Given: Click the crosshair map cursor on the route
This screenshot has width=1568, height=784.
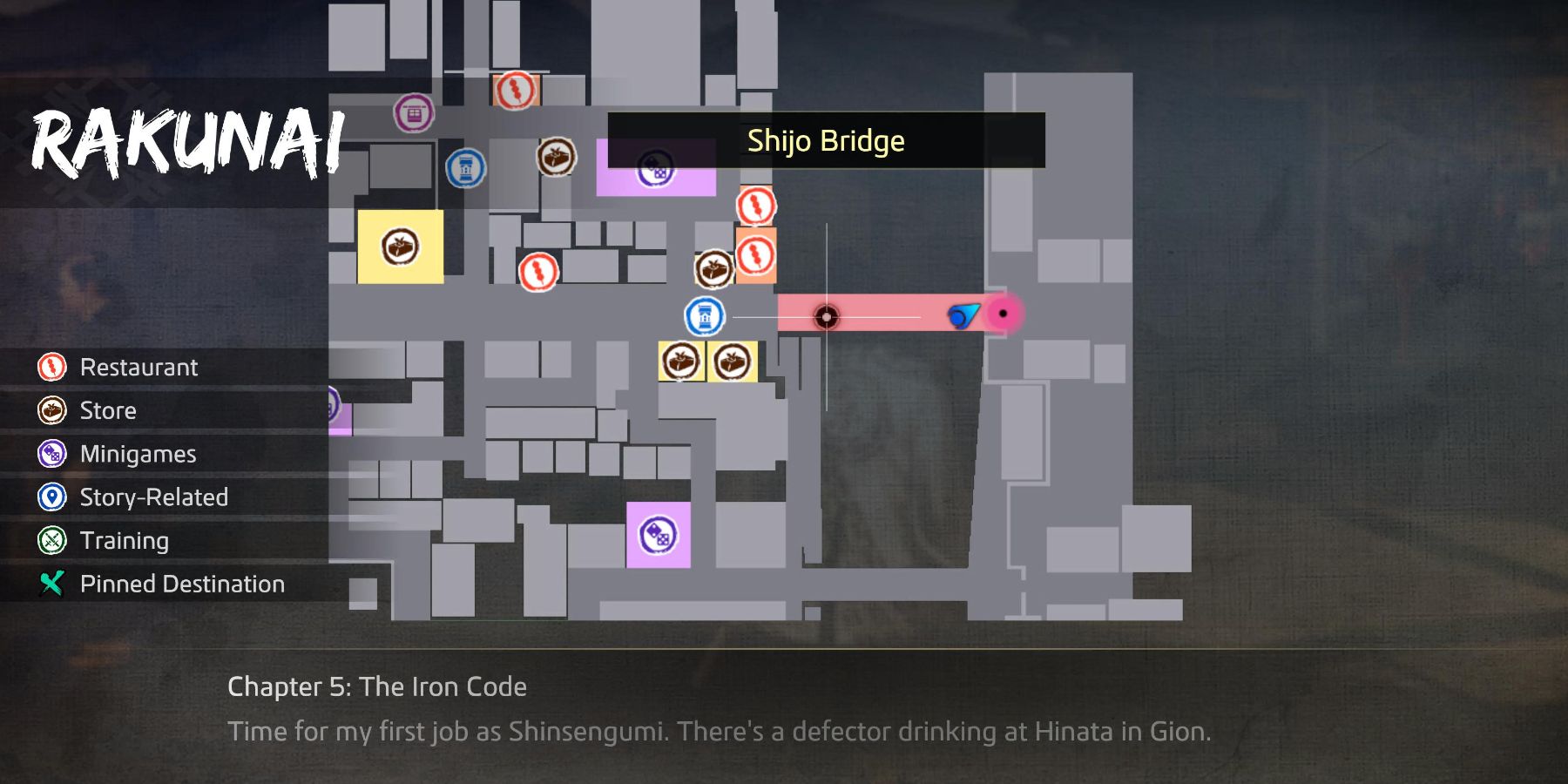Looking at the screenshot, I should (824, 315).
